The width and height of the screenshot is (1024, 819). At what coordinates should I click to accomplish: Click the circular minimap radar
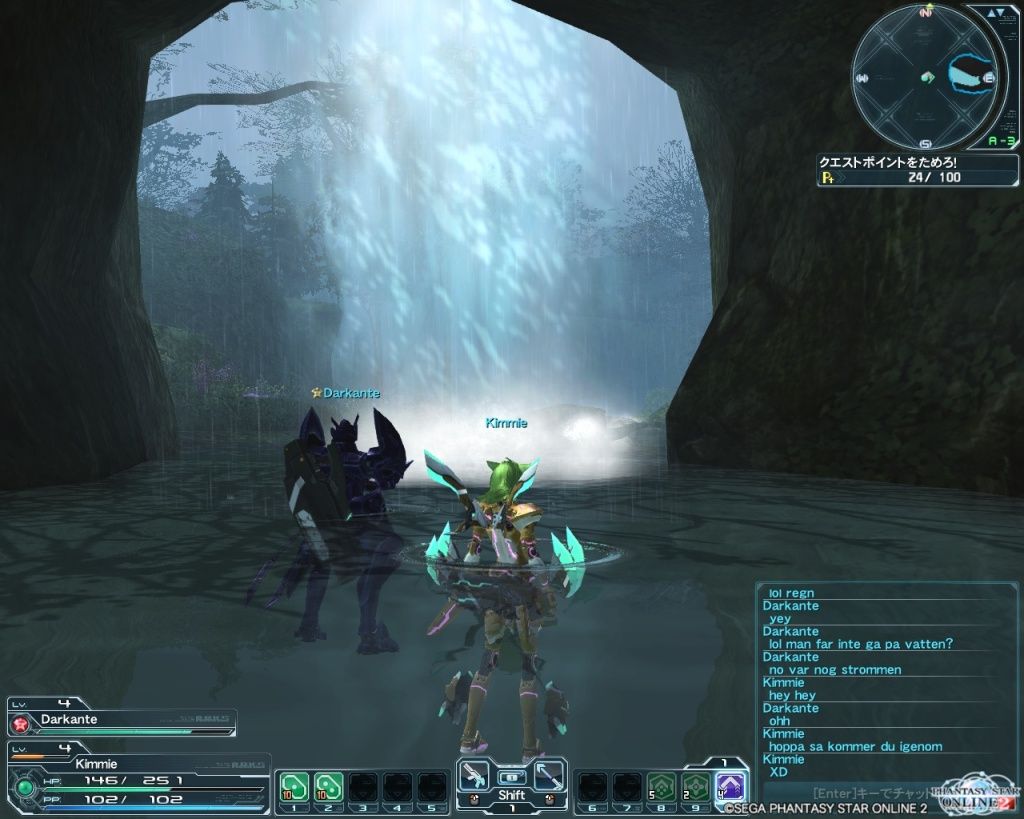924,77
